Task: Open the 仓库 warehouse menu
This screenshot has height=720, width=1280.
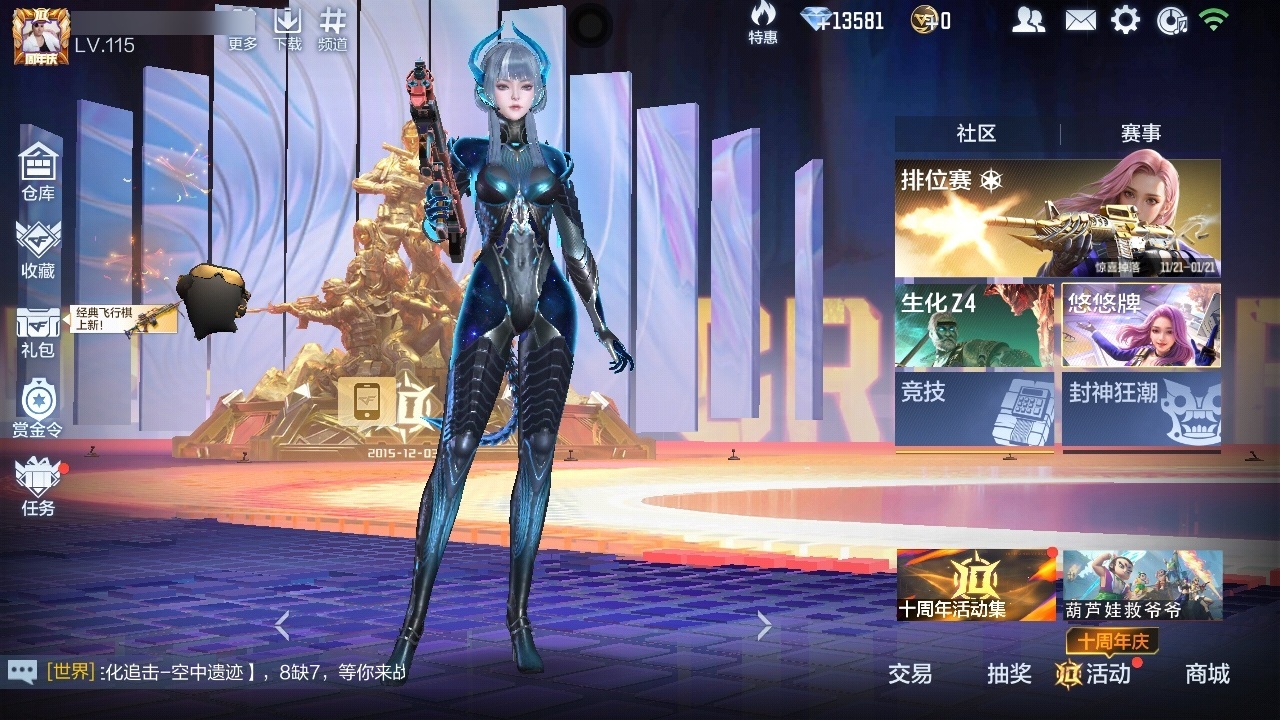Action: click(38, 170)
